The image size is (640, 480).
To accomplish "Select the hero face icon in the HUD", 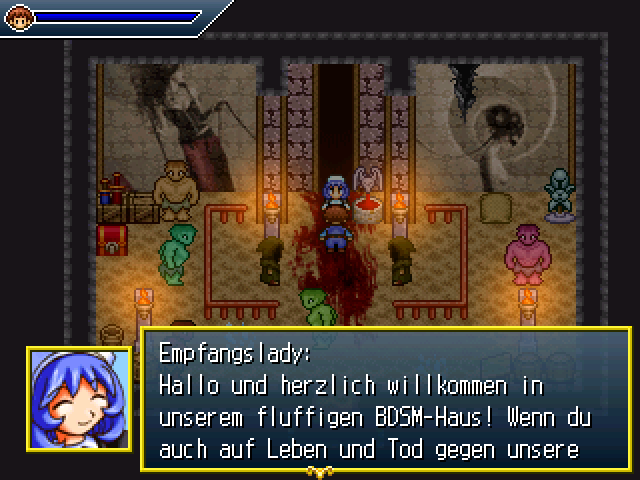I will [x=20, y=17].
